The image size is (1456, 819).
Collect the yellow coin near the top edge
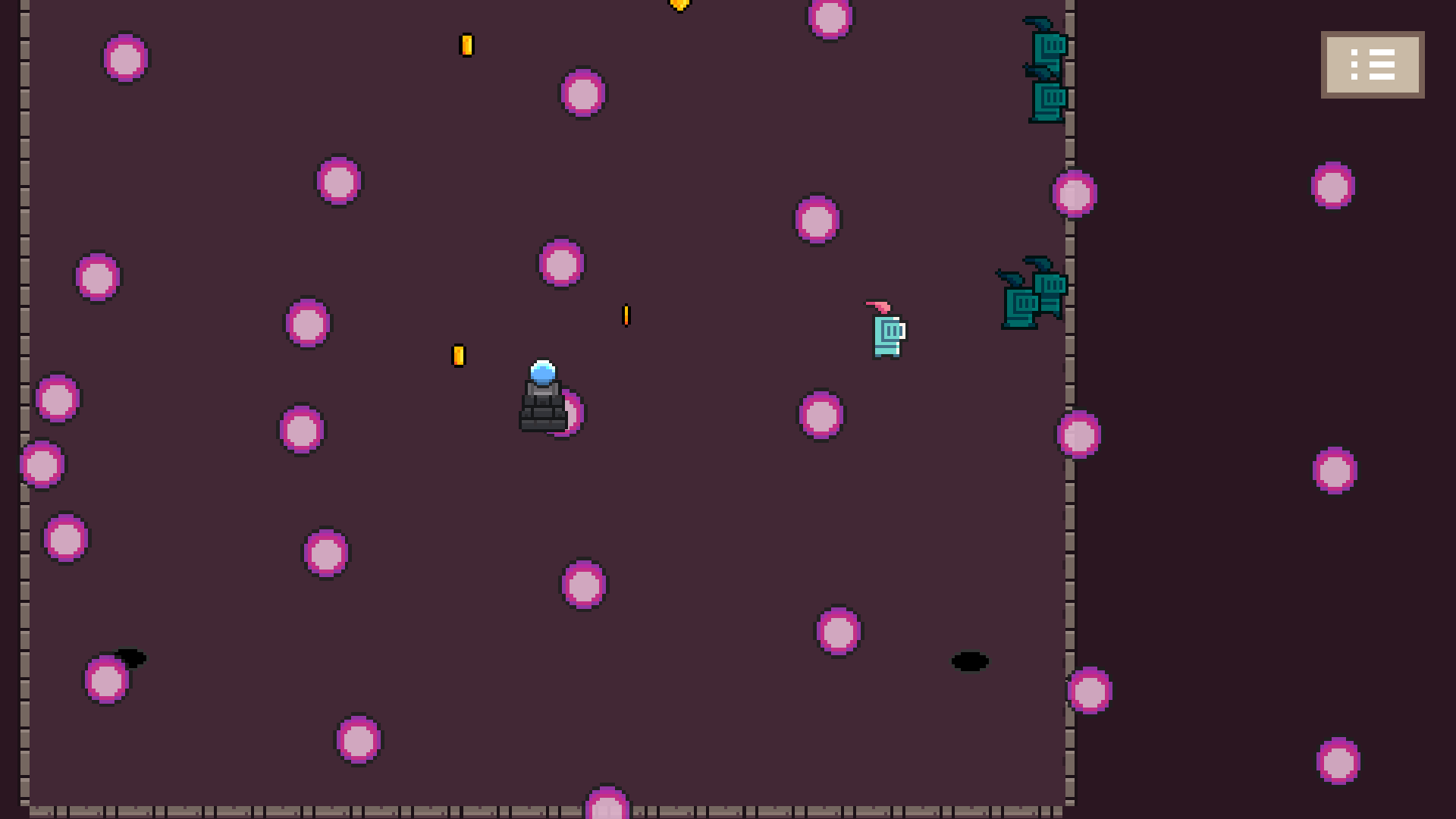tap(466, 45)
